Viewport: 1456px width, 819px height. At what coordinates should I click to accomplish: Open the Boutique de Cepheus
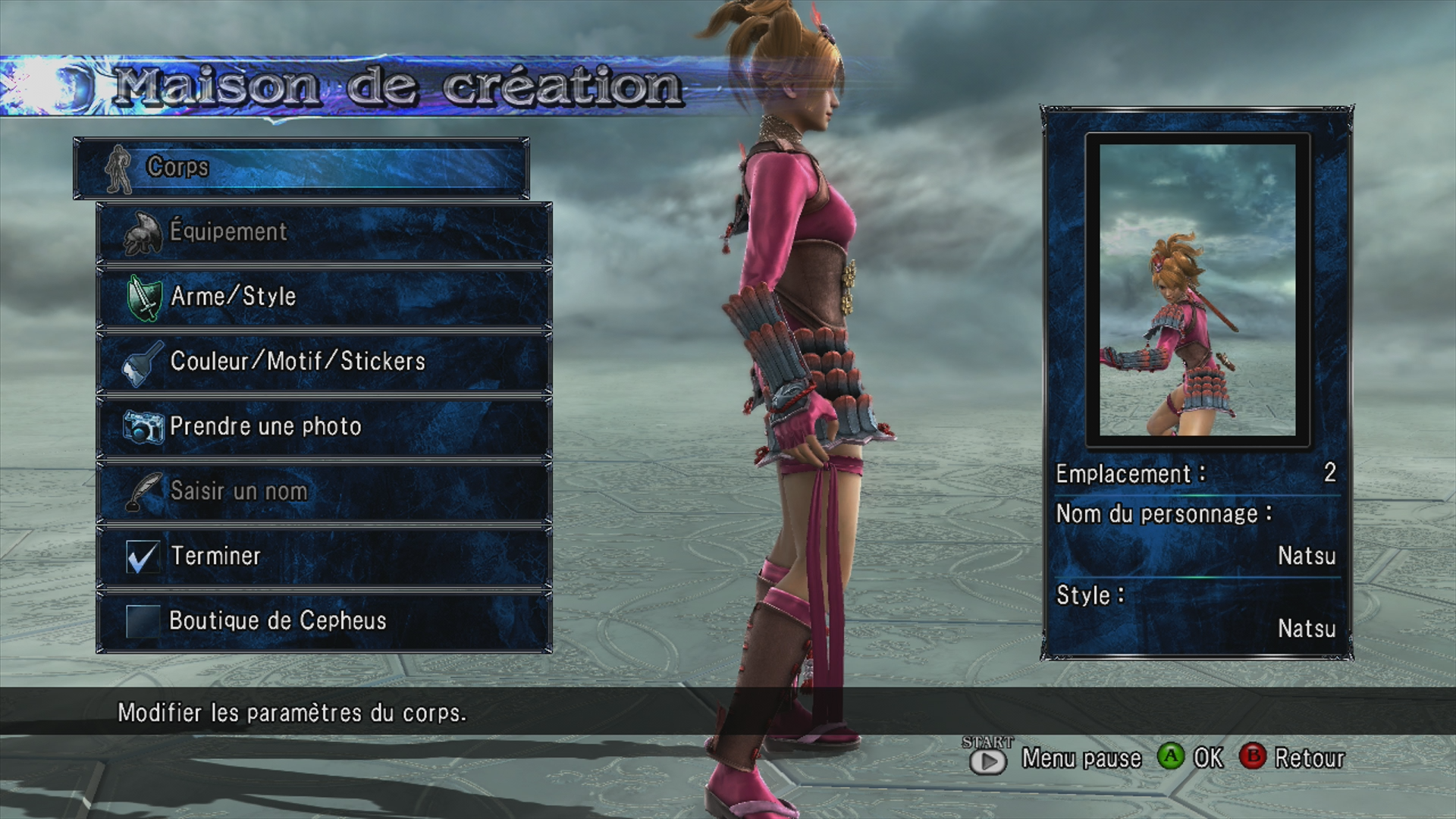[324, 621]
